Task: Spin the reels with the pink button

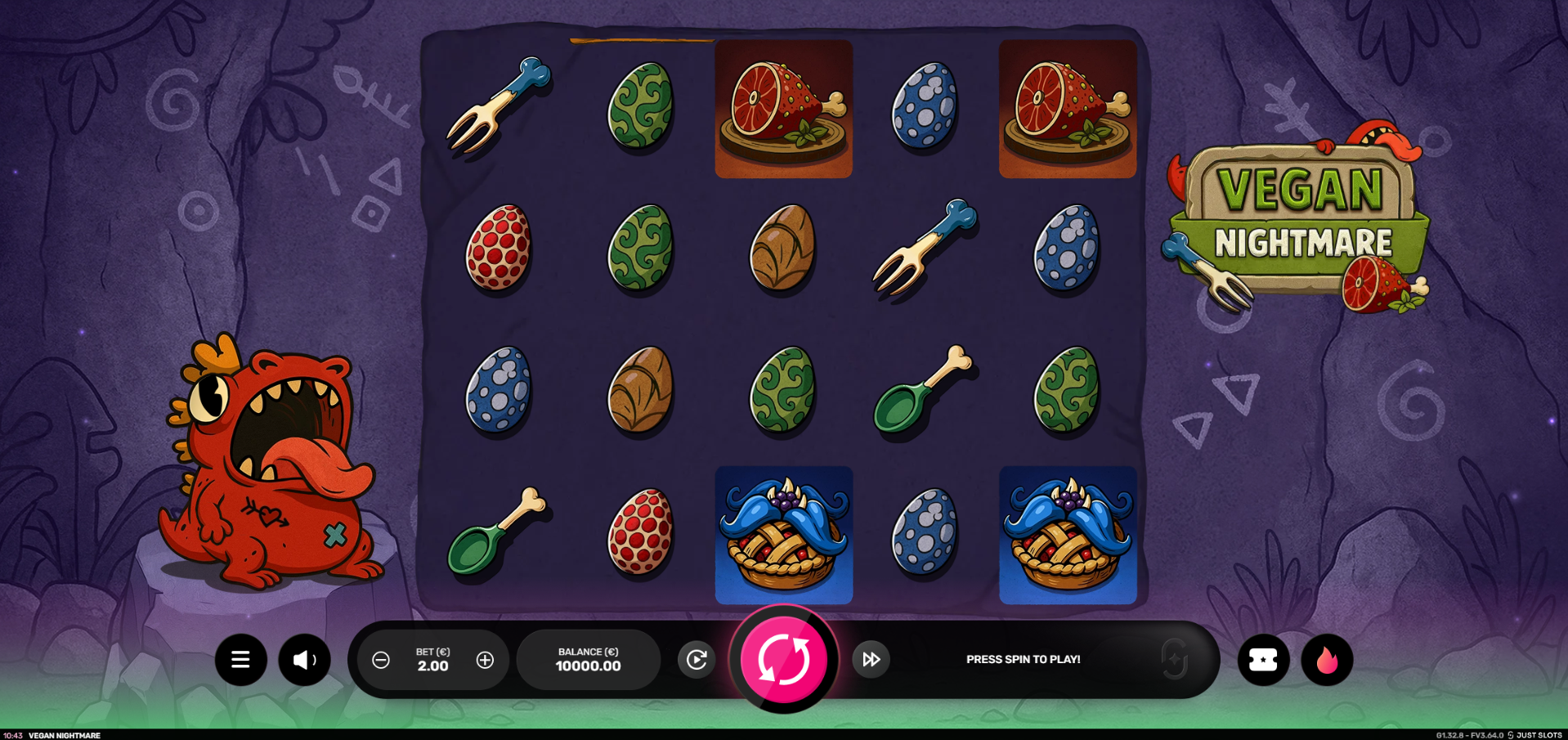Action: 783,659
